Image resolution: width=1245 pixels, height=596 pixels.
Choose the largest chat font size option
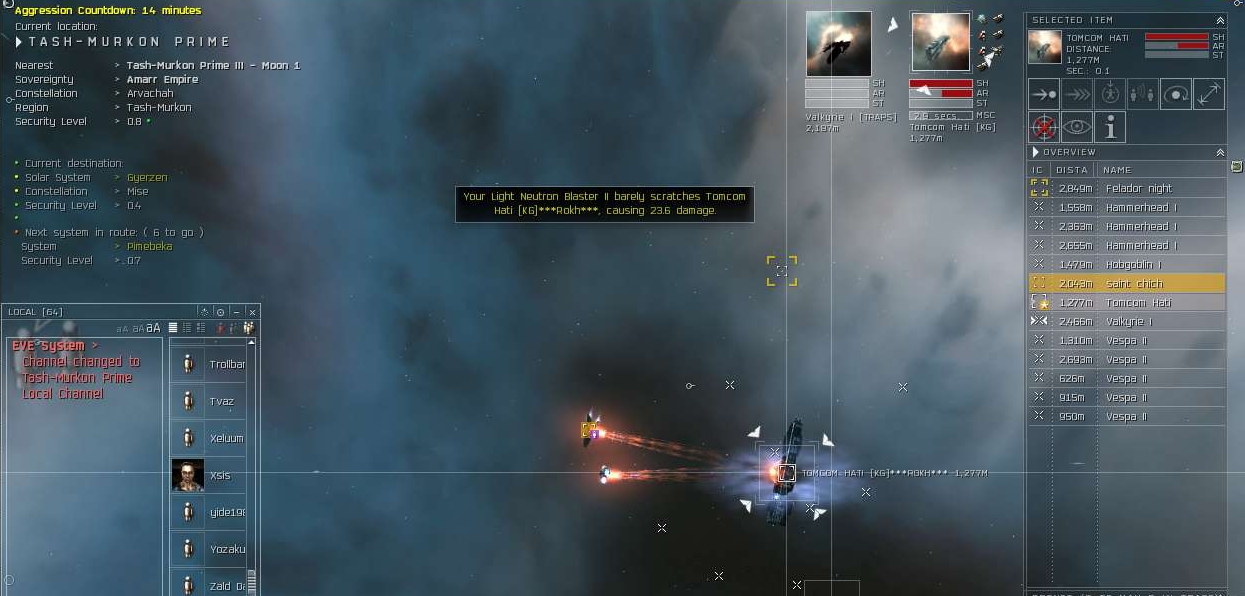(x=153, y=328)
